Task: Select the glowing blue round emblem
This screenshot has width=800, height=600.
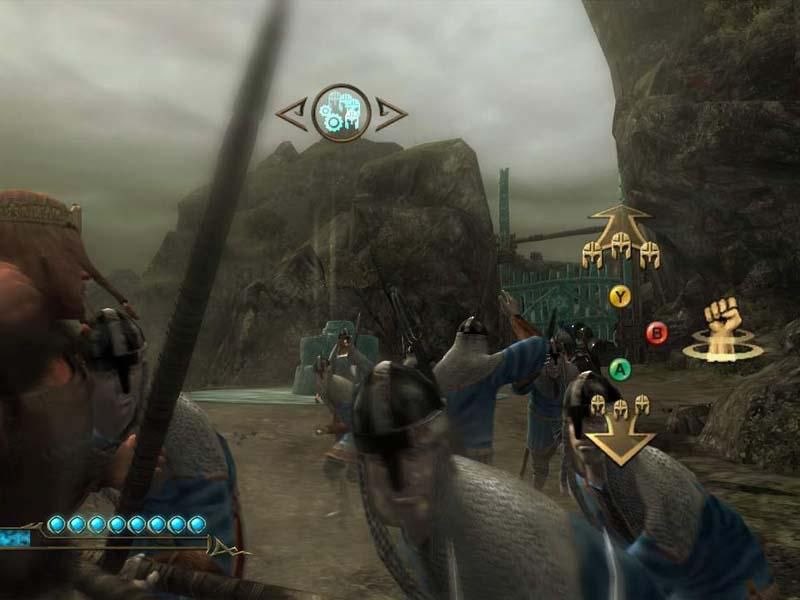Action: pyautogui.click(x=341, y=112)
